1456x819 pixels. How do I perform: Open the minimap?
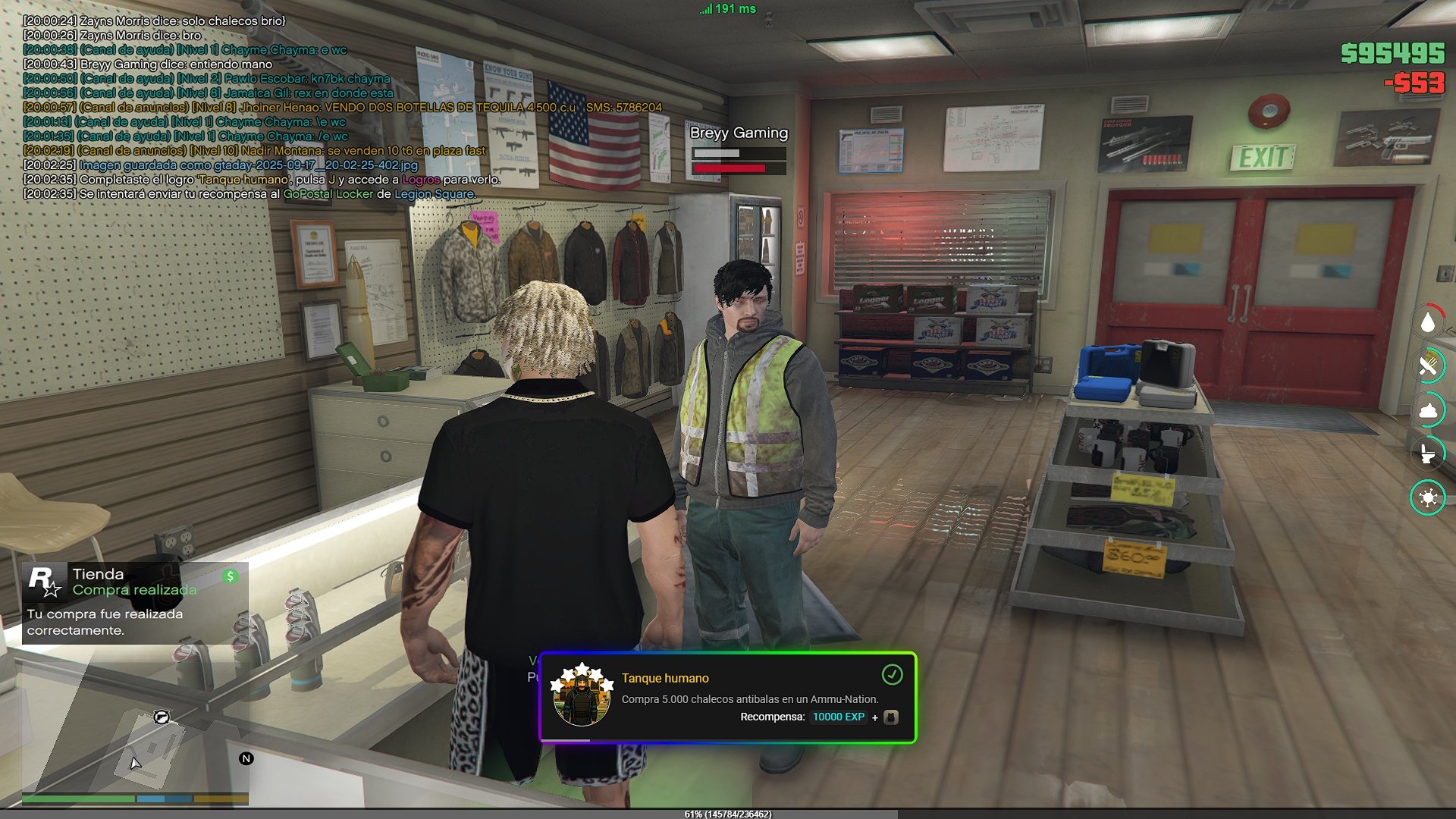(135, 726)
